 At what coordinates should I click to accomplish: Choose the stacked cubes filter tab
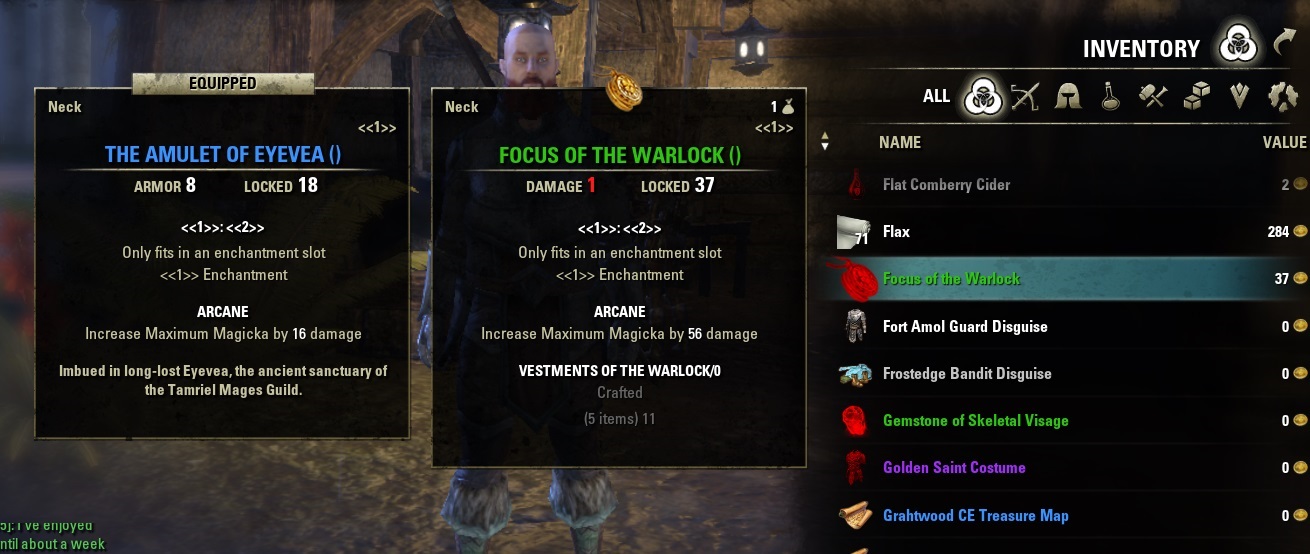tap(1197, 96)
